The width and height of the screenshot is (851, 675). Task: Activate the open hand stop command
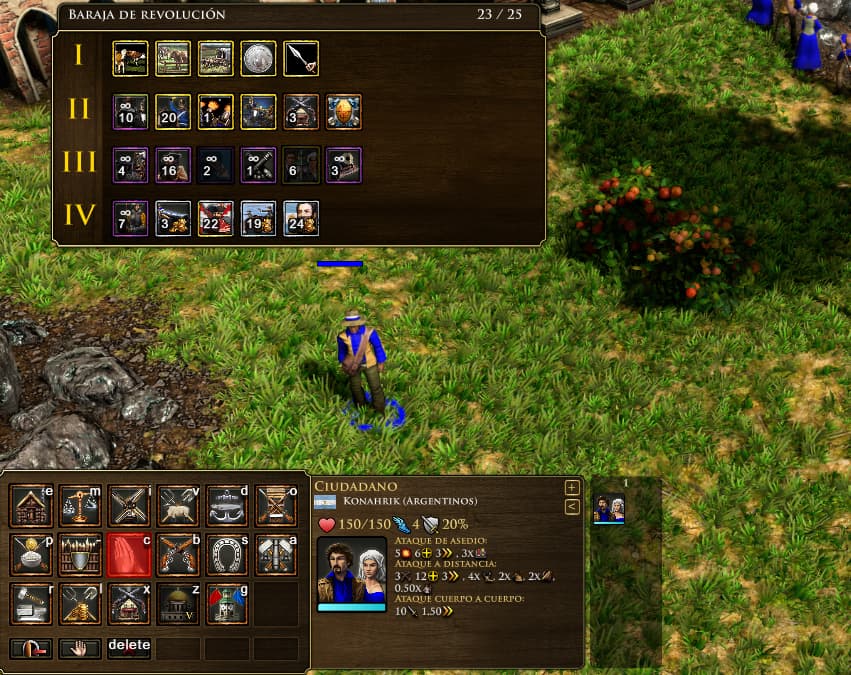tap(80, 648)
